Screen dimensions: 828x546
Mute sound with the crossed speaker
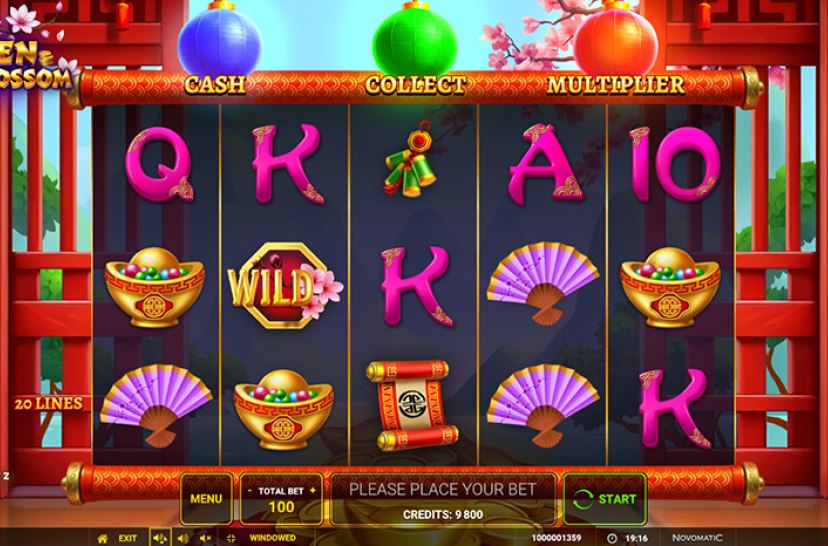pos(207,538)
